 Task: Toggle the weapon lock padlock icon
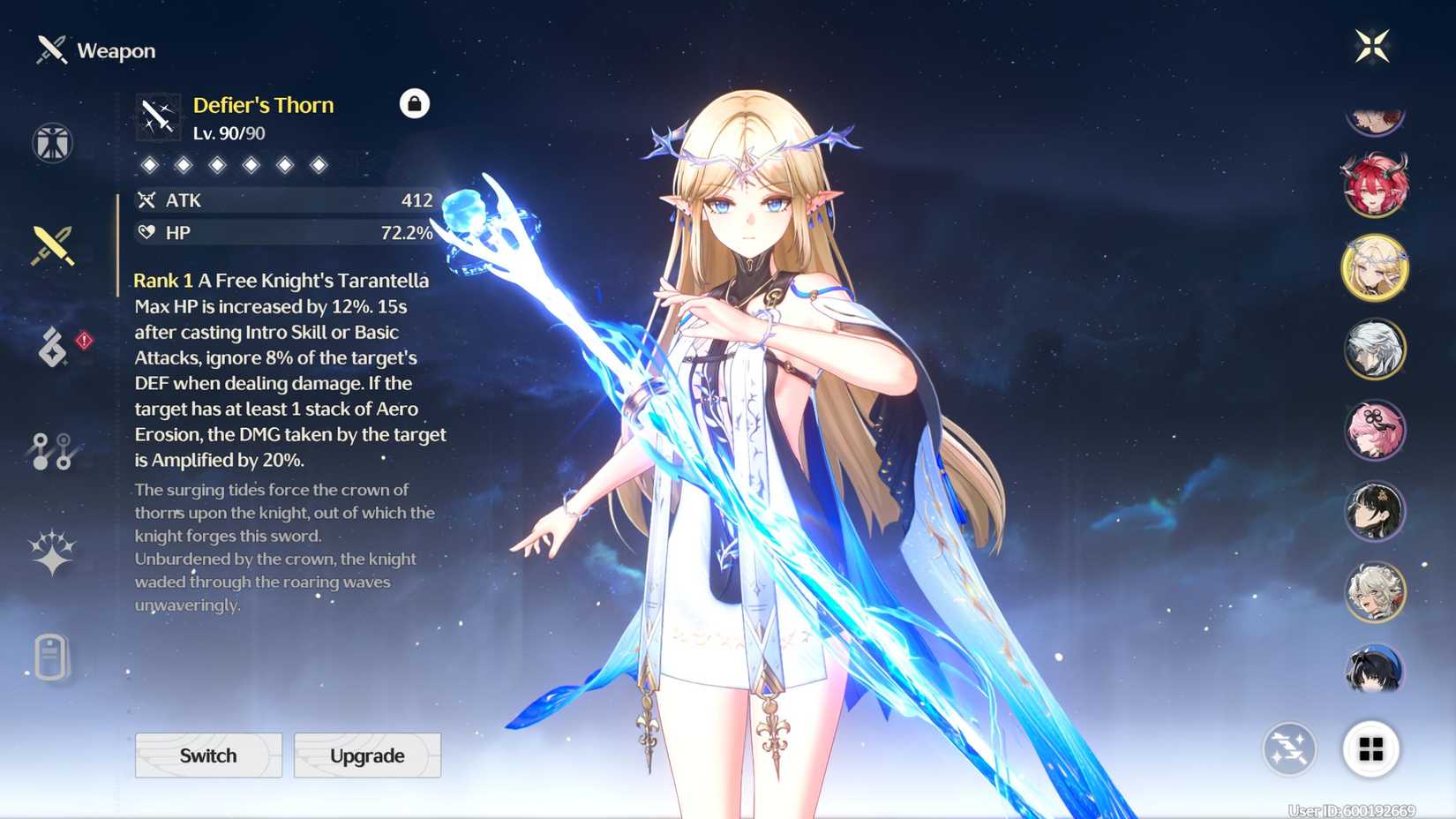413,103
